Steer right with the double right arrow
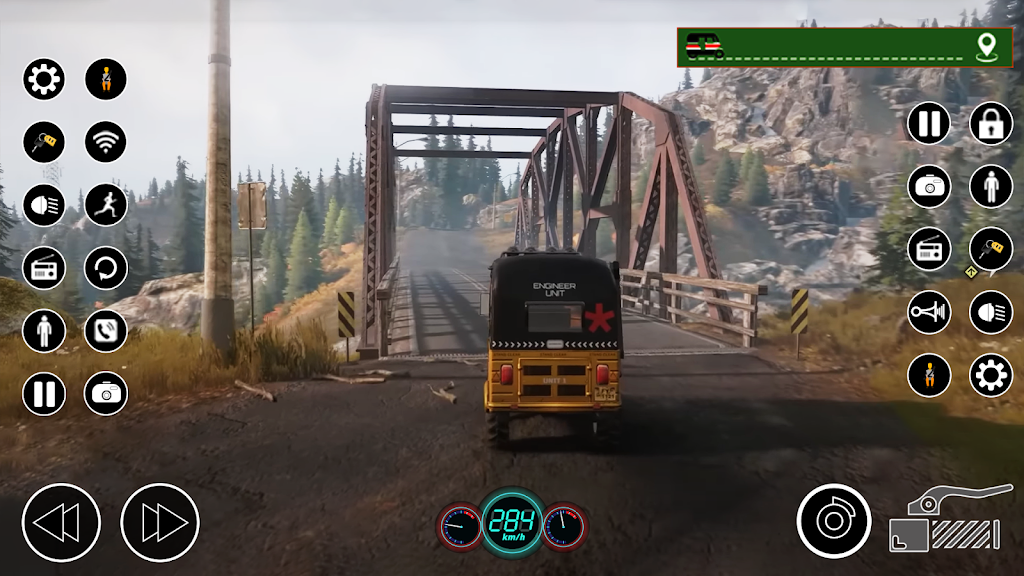The width and height of the screenshot is (1024, 576). (x=160, y=522)
